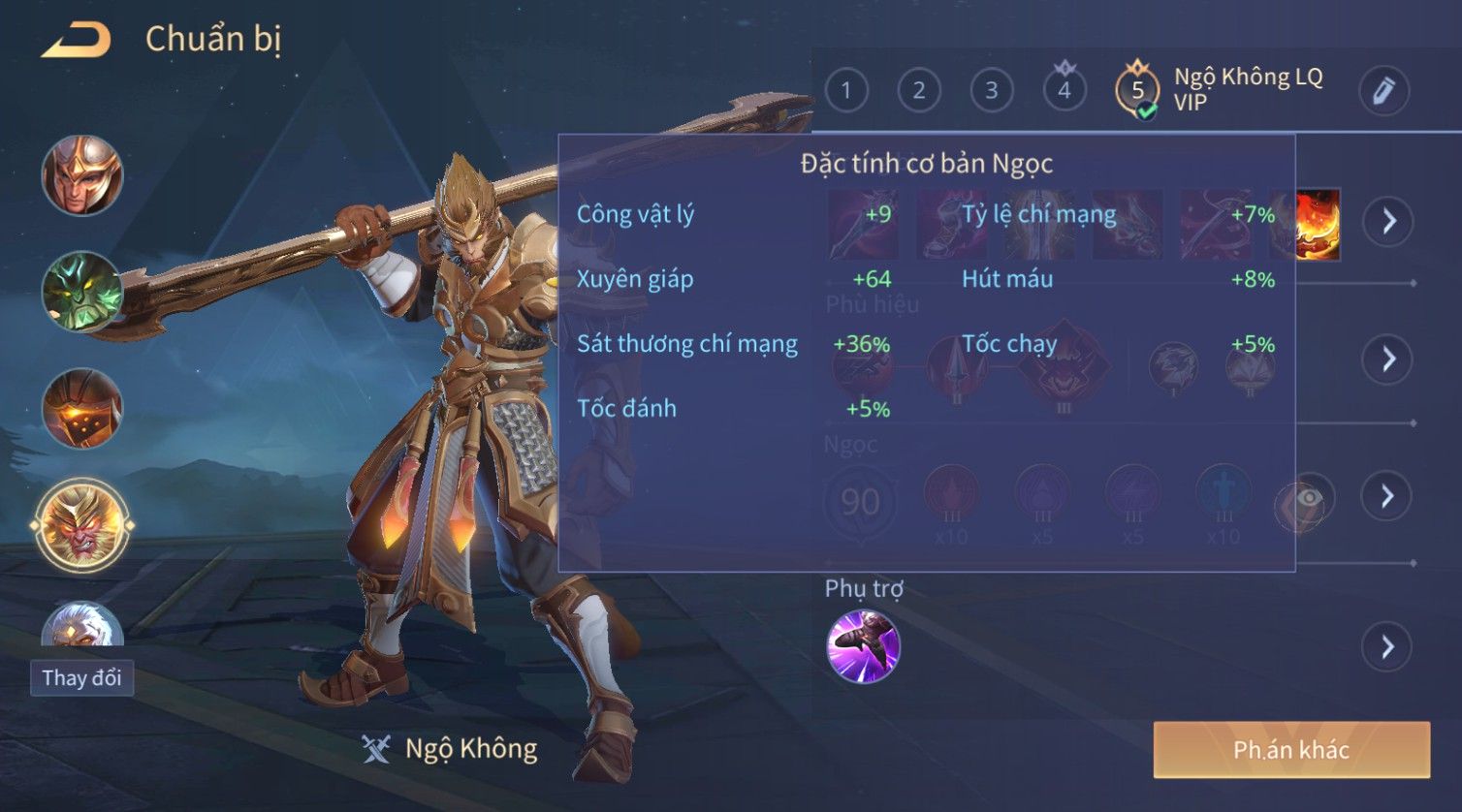Choose loadout preset 3
Viewport: 1462px width, 812px height.
point(991,91)
